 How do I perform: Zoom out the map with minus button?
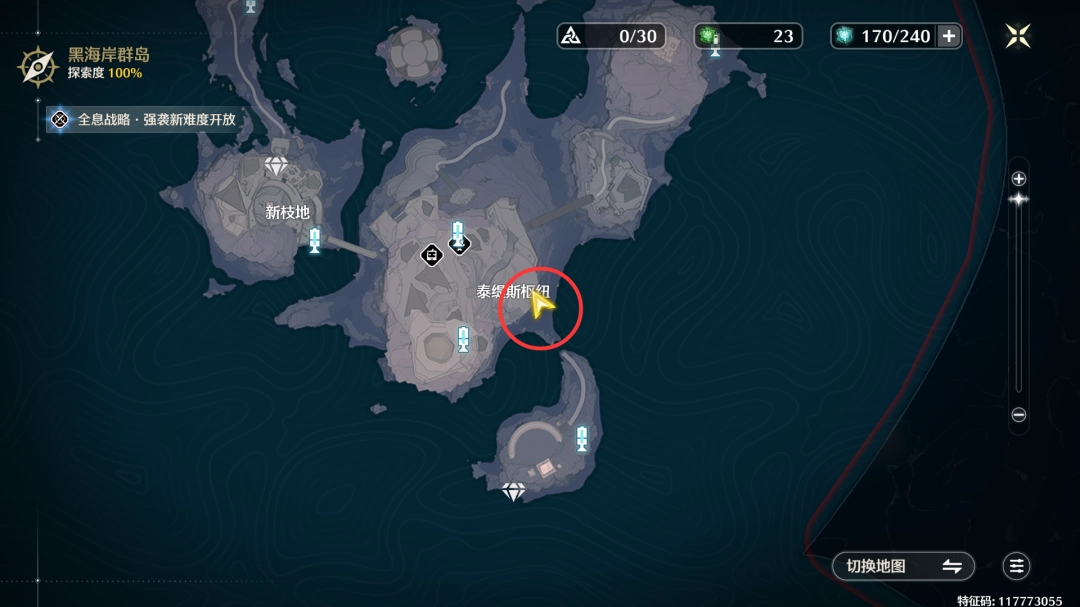(1019, 415)
